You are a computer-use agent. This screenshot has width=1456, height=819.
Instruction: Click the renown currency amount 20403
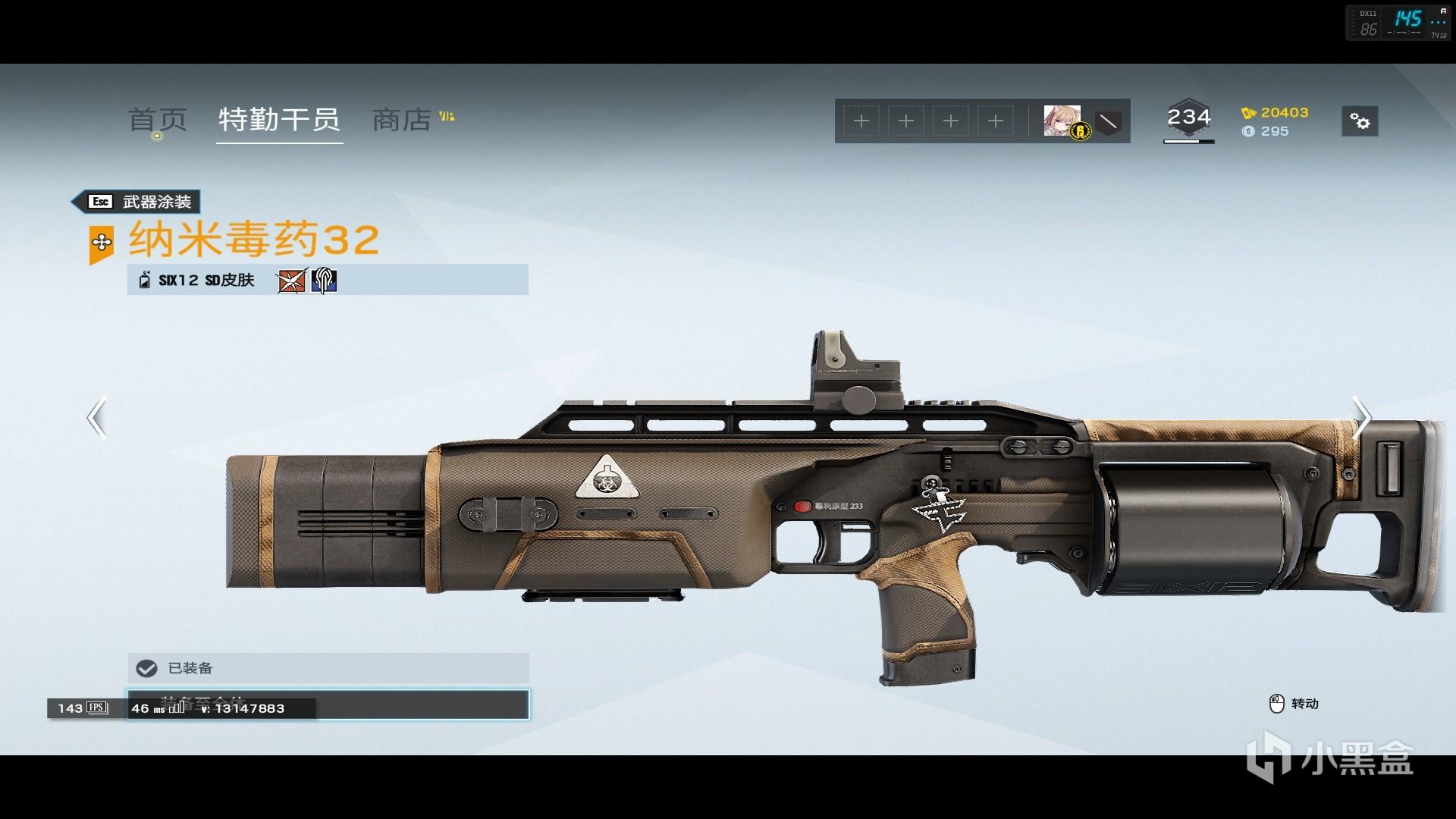pos(1284,112)
